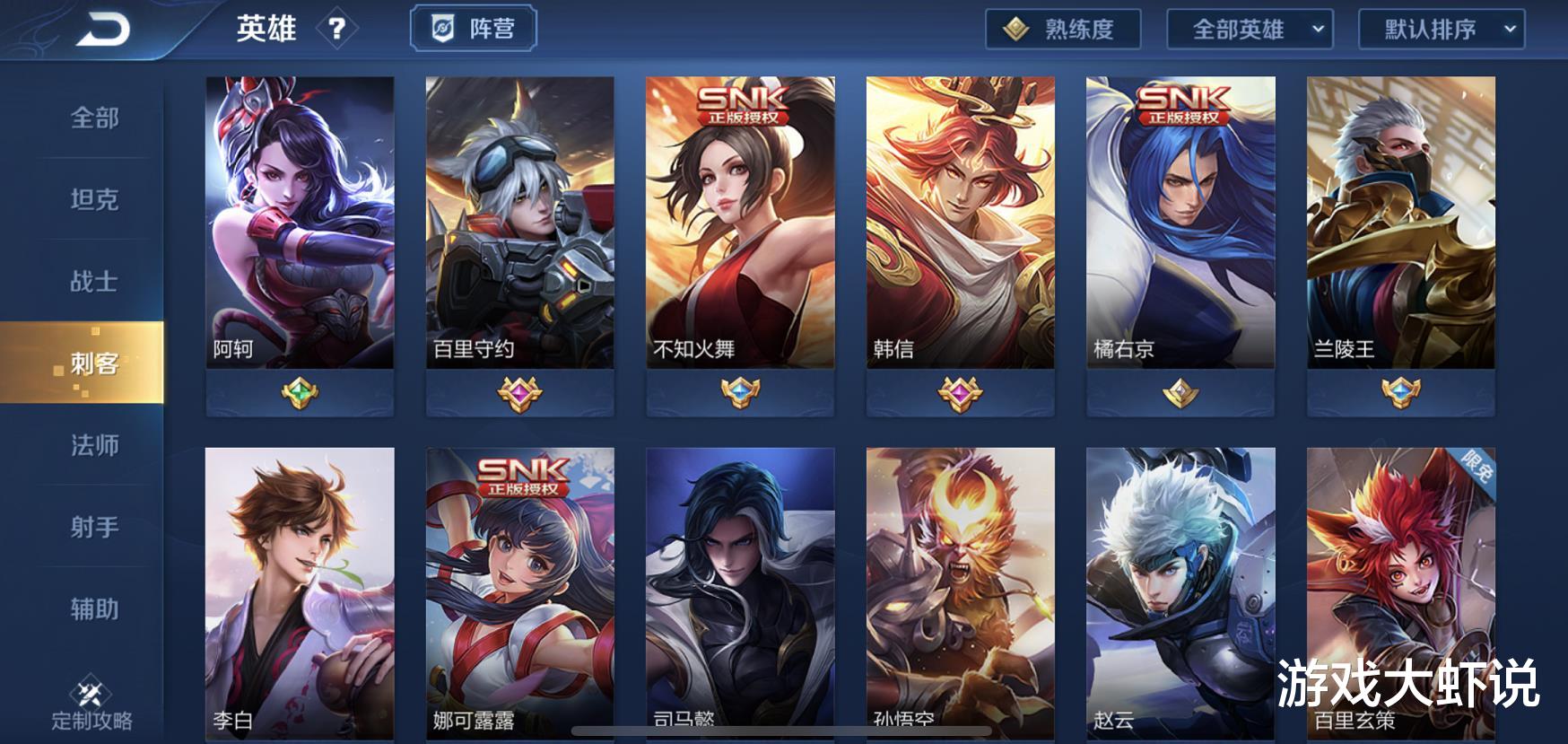Click the 阵营 button

pos(473,28)
